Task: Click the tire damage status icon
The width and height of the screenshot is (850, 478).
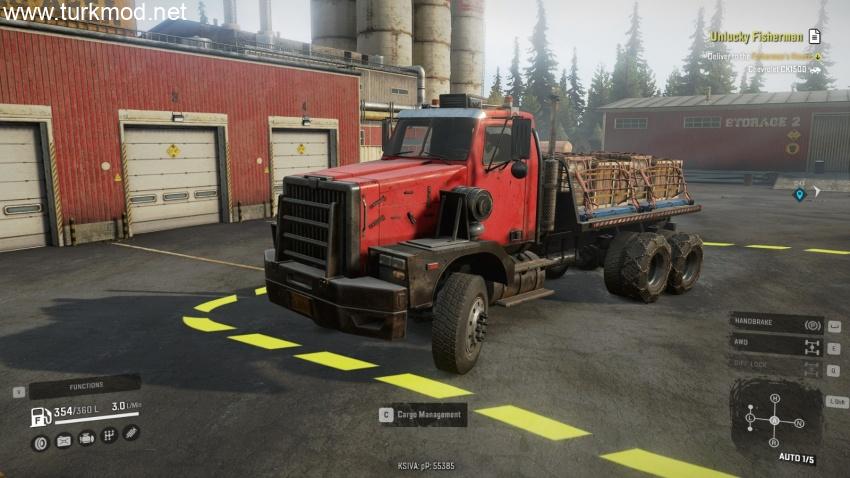Action: pyautogui.click(x=40, y=440)
